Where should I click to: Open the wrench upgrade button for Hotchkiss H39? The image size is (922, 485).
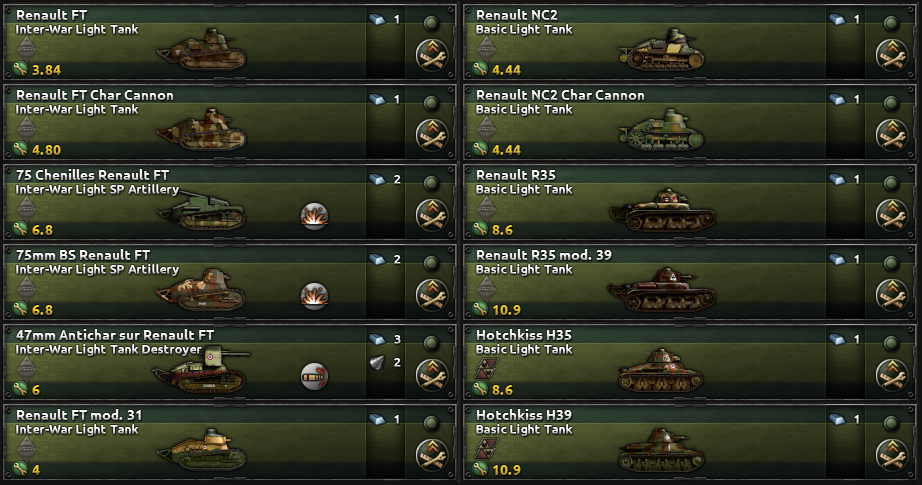(x=891, y=455)
